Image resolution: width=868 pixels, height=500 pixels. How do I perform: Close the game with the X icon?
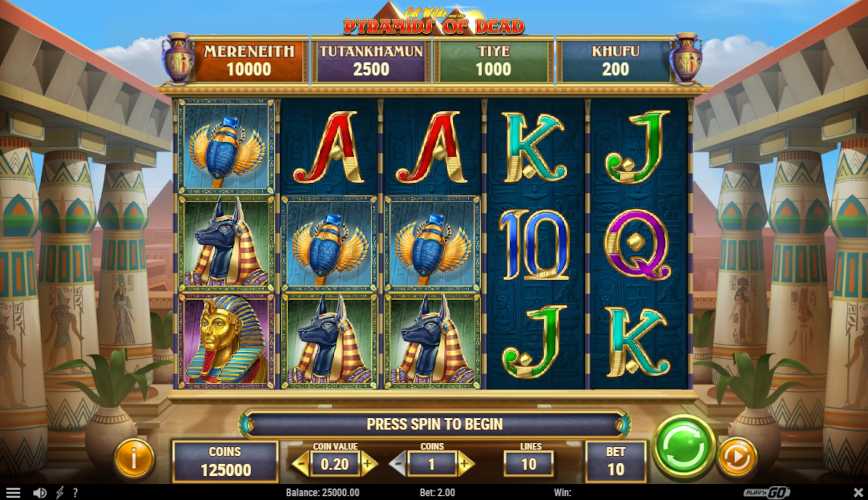click(855, 492)
